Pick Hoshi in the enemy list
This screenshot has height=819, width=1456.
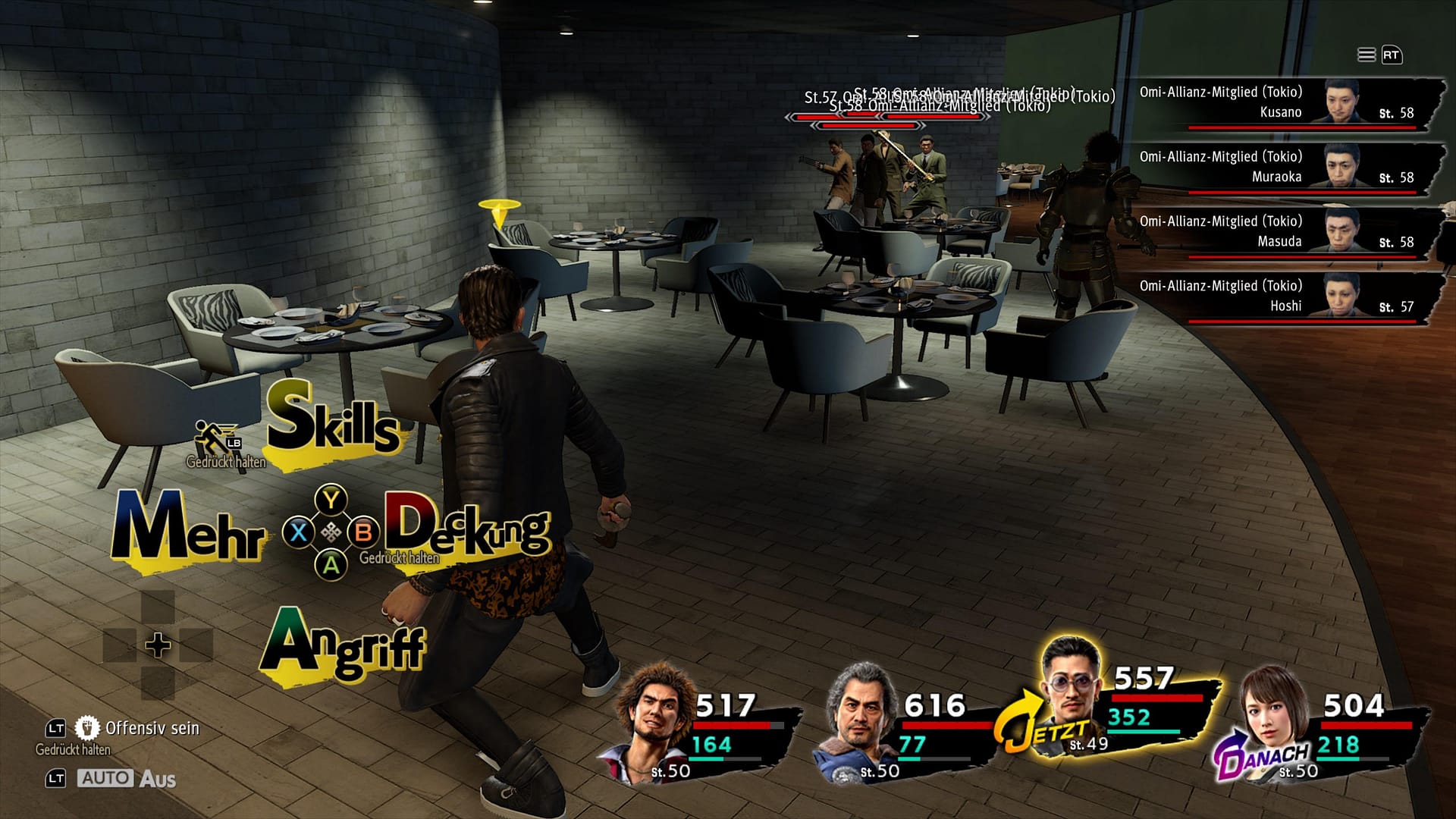point(1282,297)
